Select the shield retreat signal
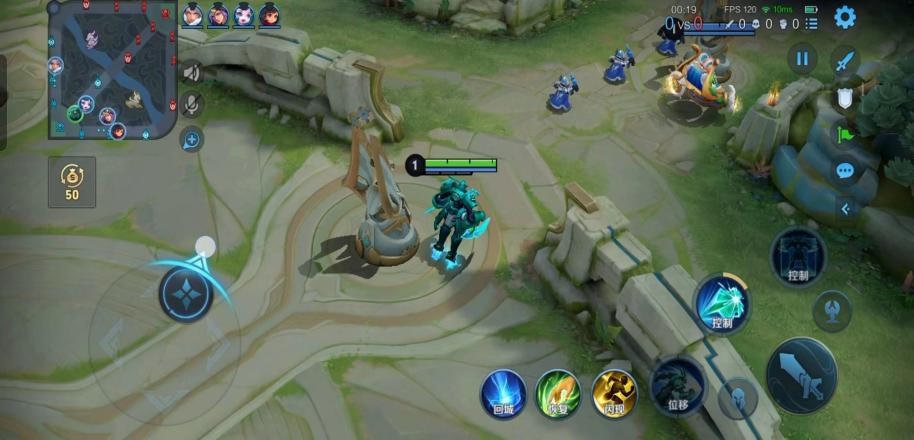The height and width of the screenshot is (440, 914). pos(845,98)
